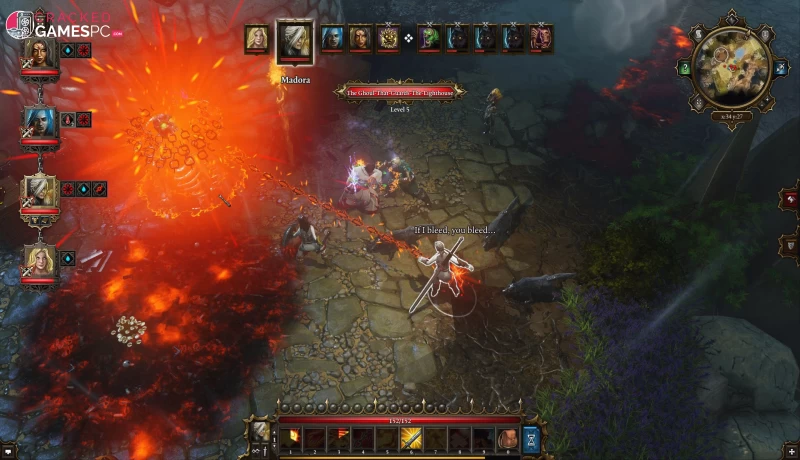The height and width of the screenshot is (460, 800).
Task: Select the blue-haired man's party portrait
Action: [x=40, y=122]
